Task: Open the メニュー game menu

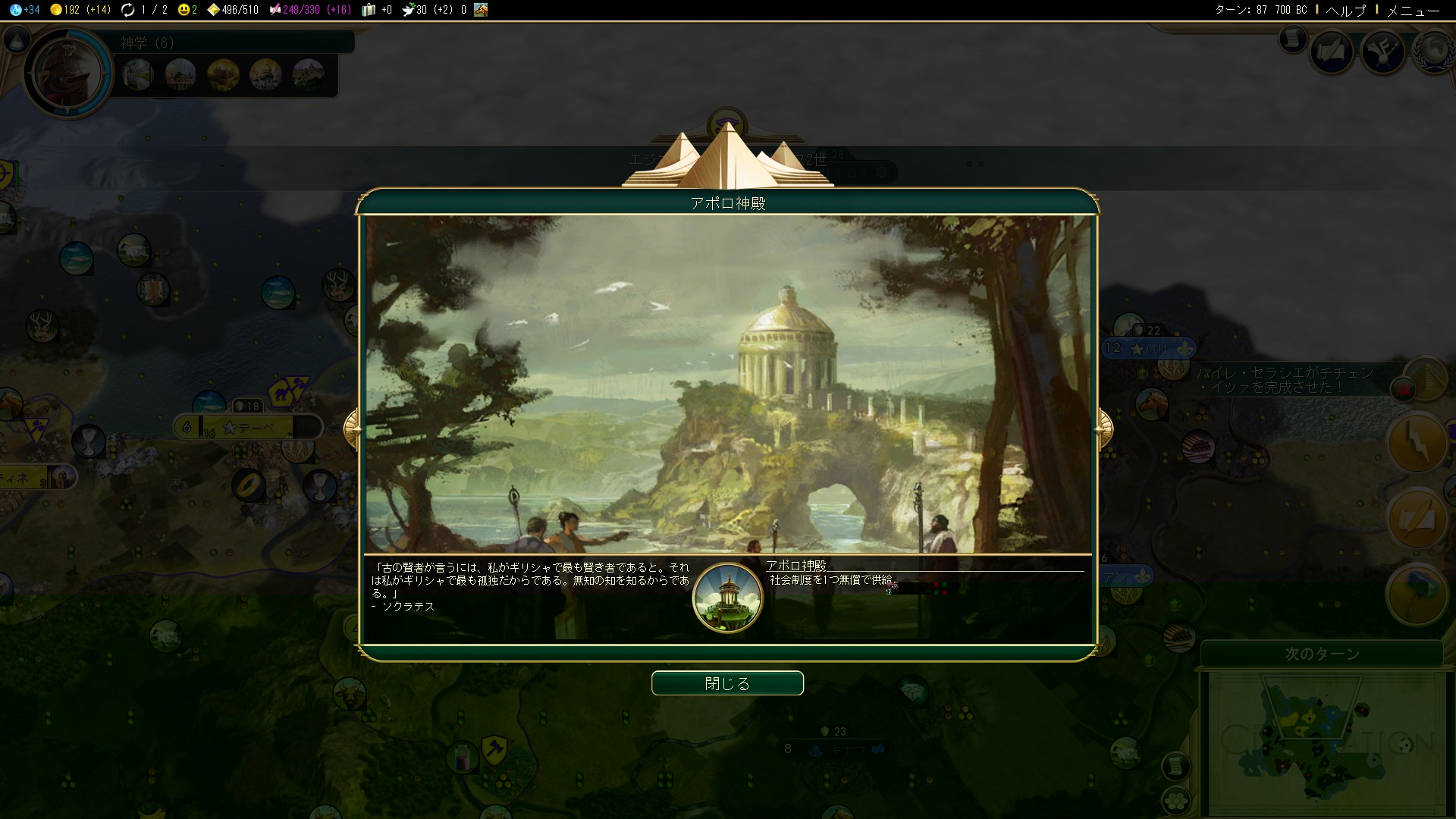Action: (x=1413, y=10)
